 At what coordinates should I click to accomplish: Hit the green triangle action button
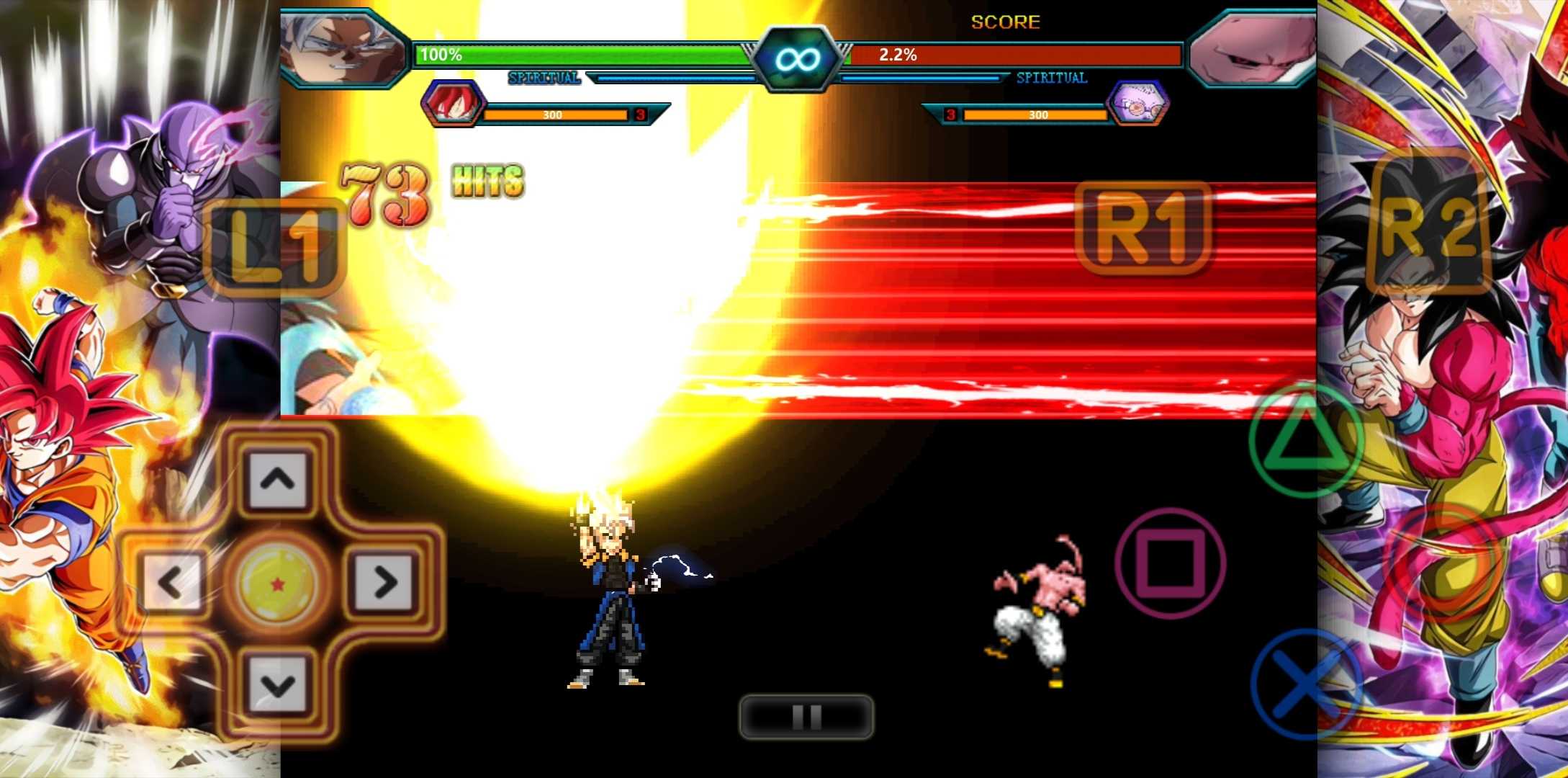point(1306,441)
